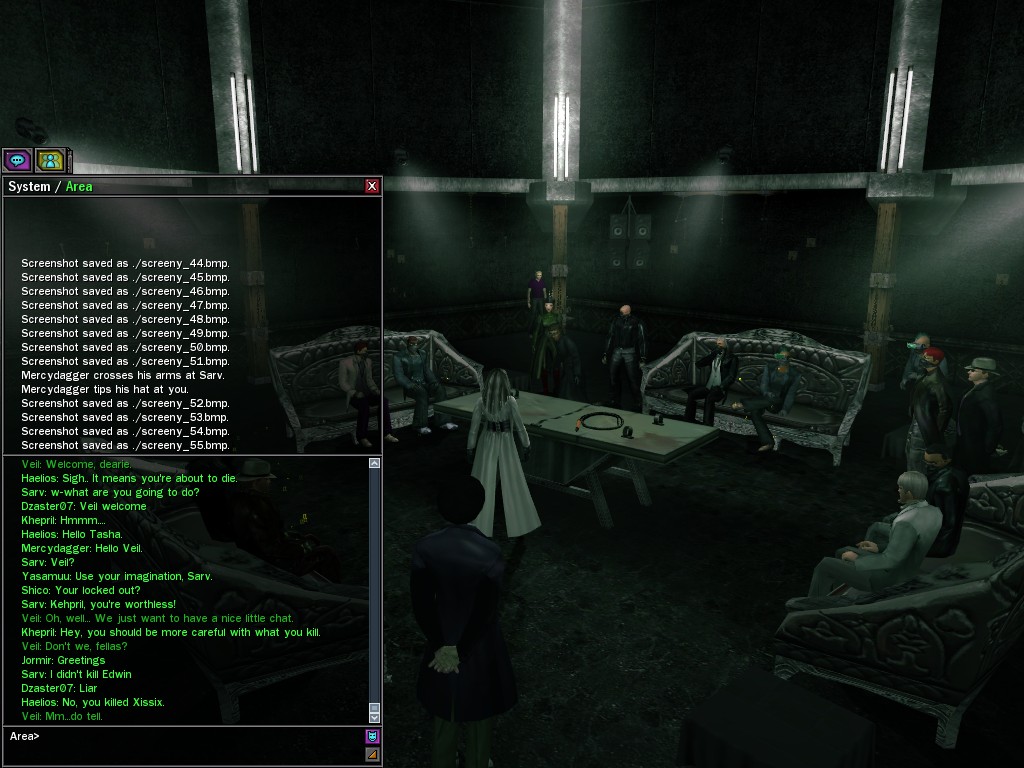Image resolution: width=1024 pixels, height=768 pixels.
Task: Open the purple mask emote button
Action: click(372, 737)
